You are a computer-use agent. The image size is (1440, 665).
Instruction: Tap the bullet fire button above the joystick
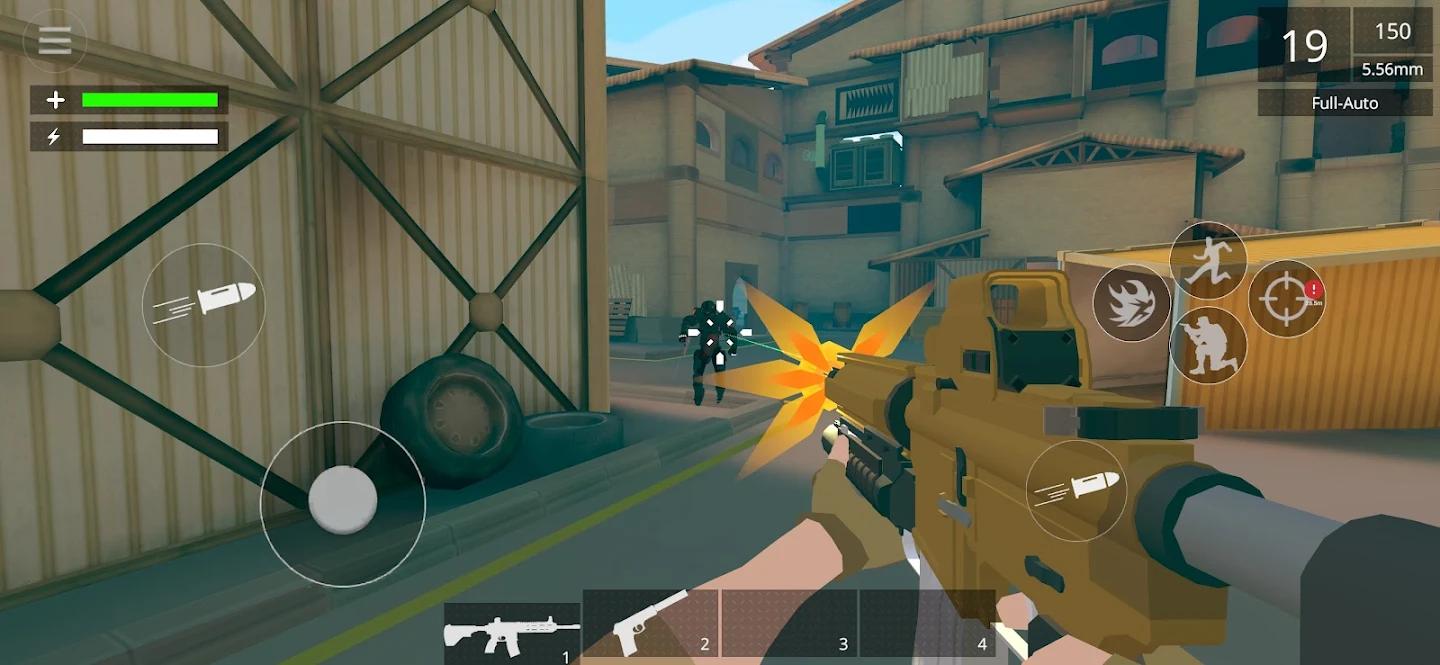point(204,304)
